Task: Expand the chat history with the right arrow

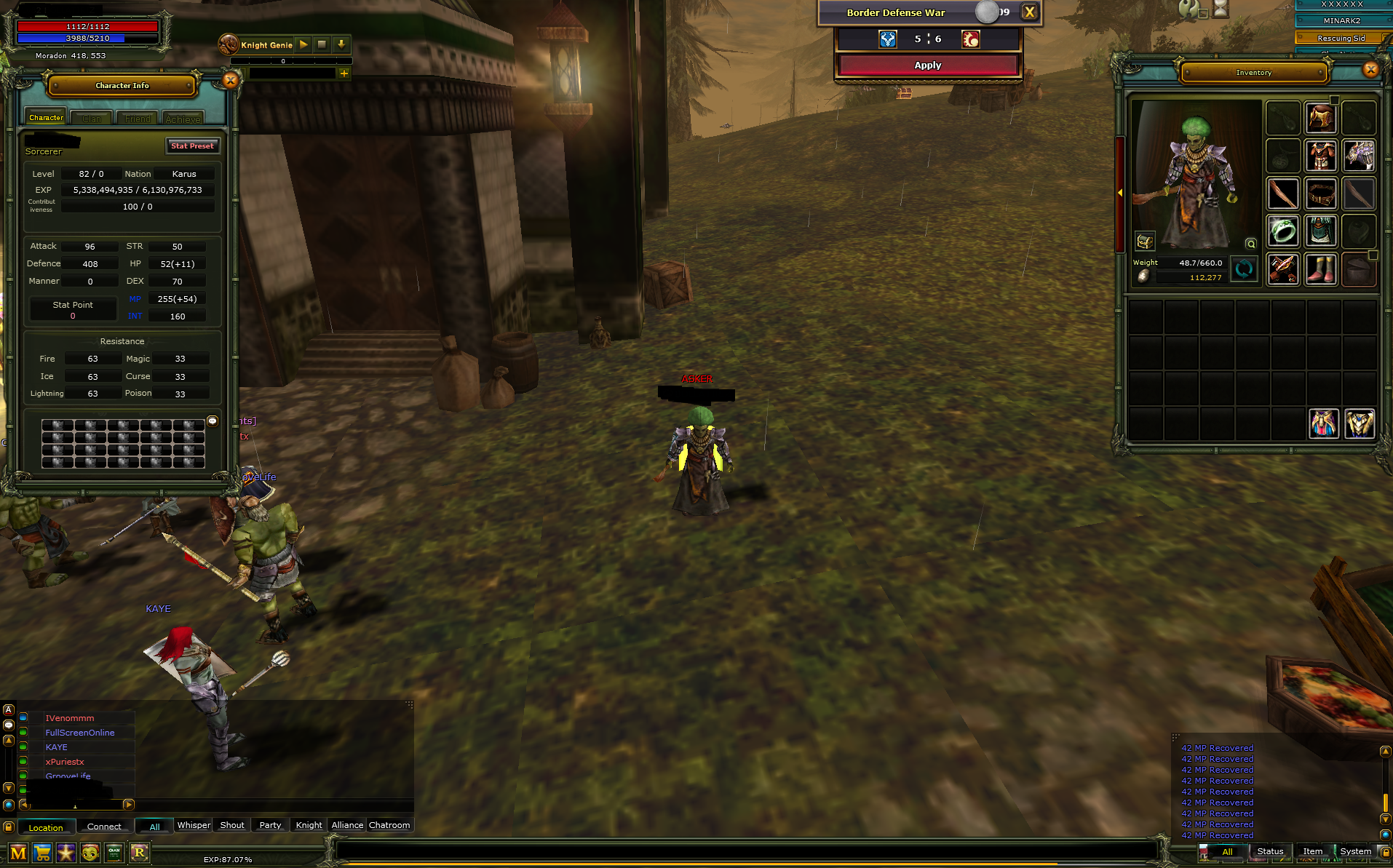Action: 127,805
